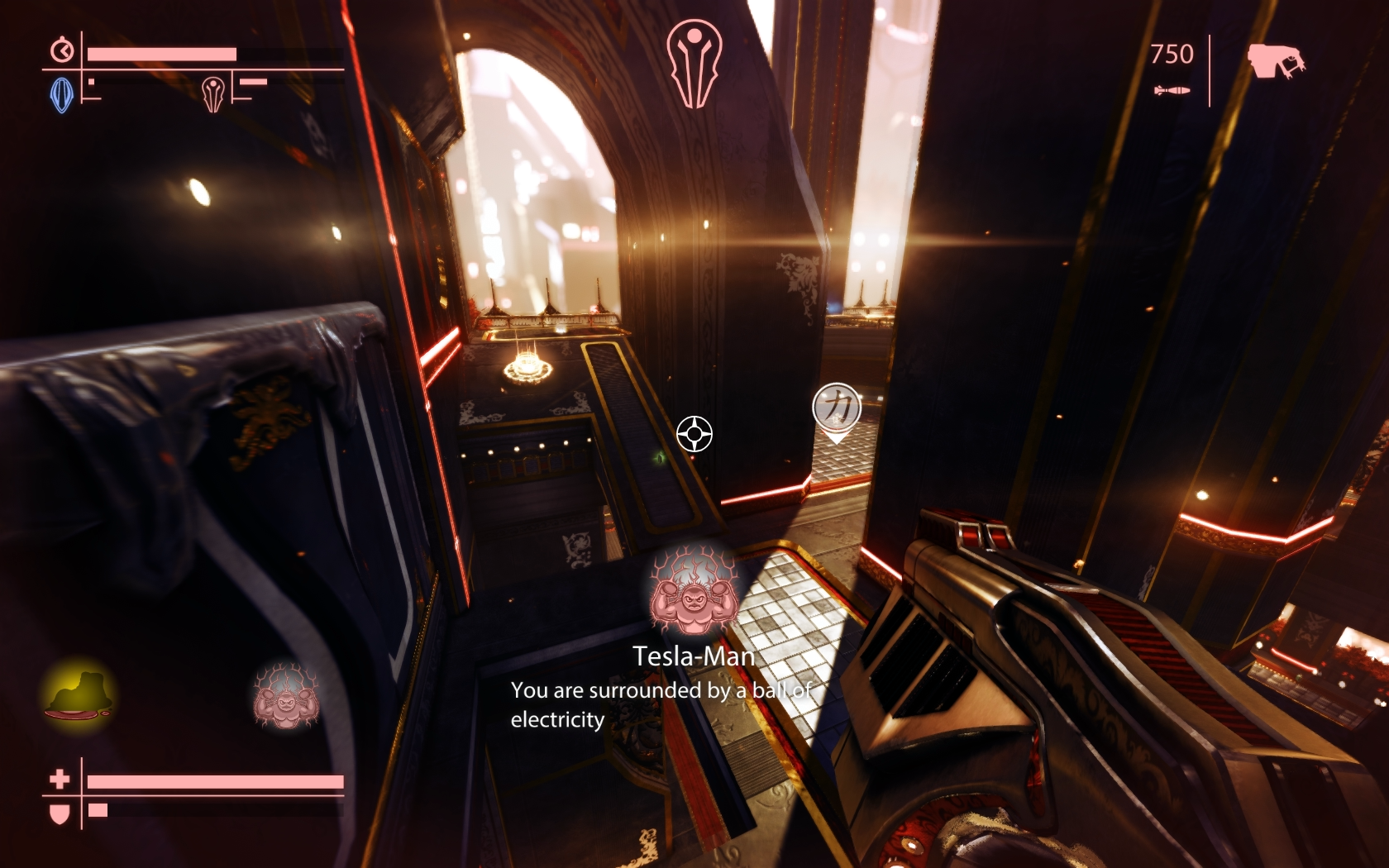Select the large faction emblem at top center
The width and height of the screenshot is (1389, 868).
pyautogui.click(x=694, y=64)
